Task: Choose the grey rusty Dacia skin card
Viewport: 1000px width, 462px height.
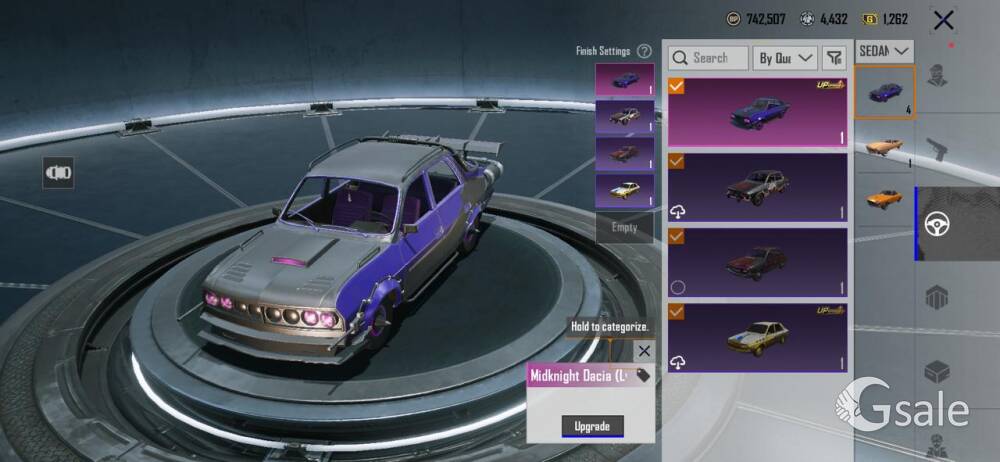Action: [x=757, y=186]
